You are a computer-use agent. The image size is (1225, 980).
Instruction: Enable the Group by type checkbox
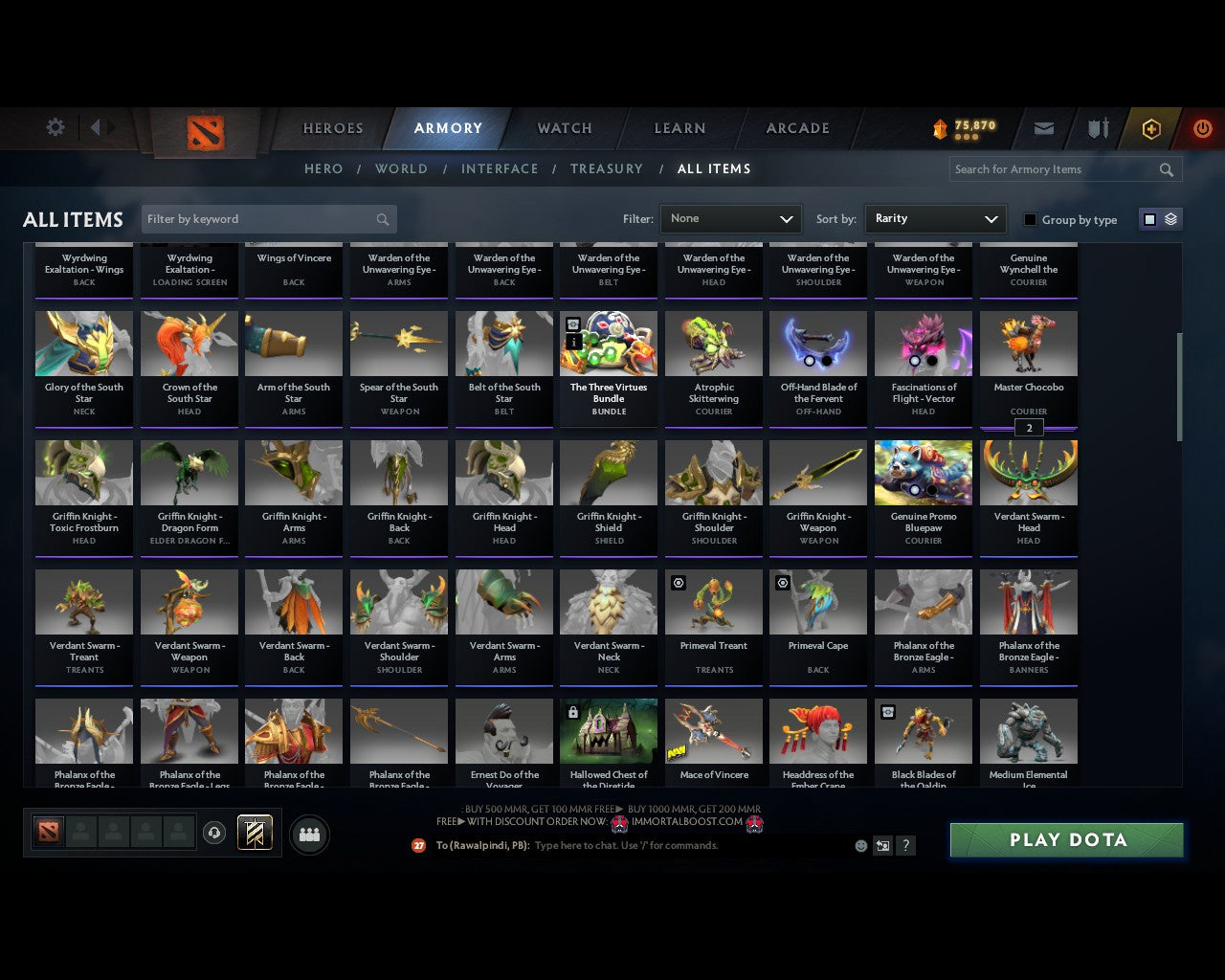tap(1030, 219)
